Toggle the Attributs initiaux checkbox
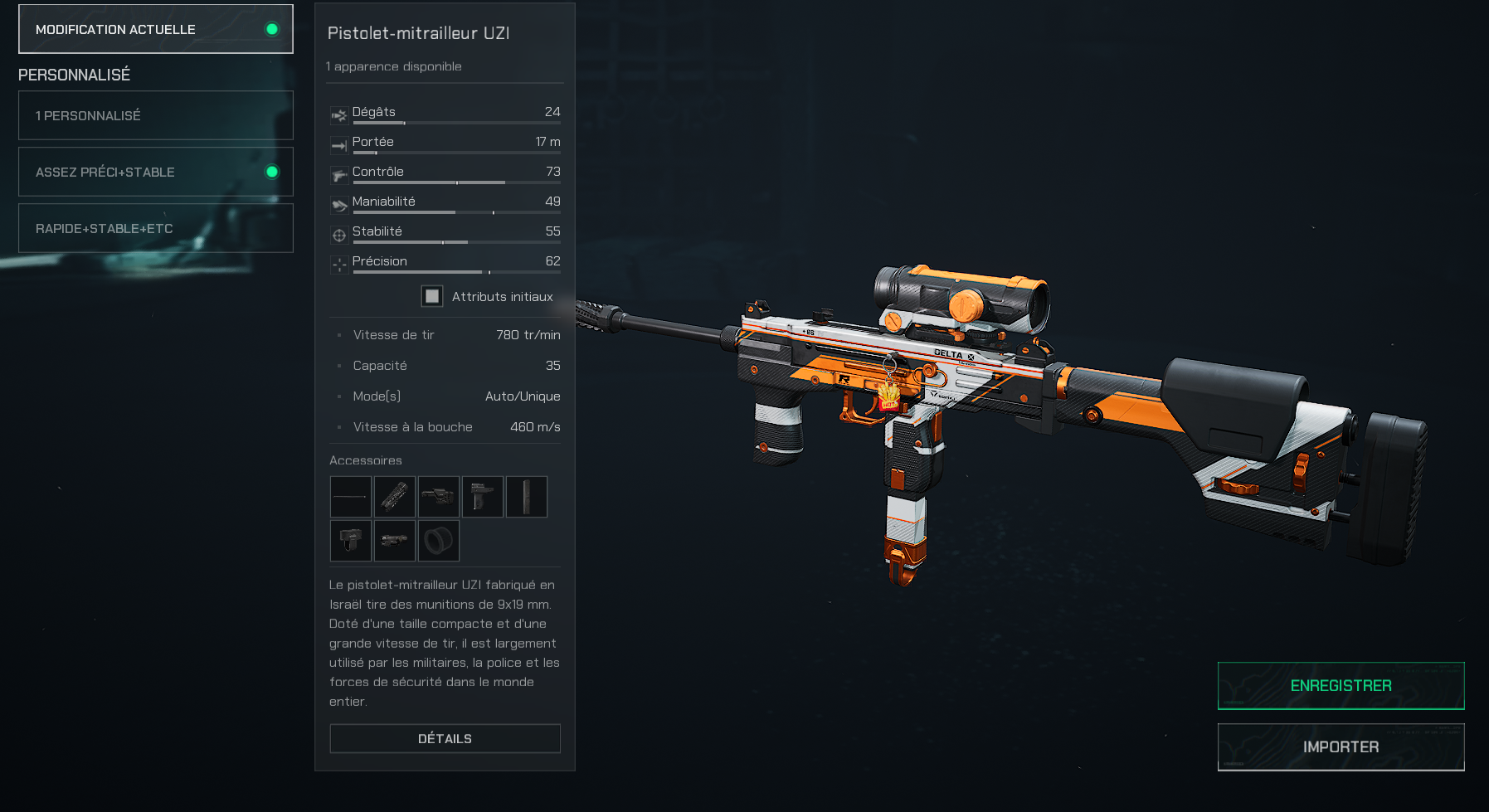1489x812 pixels. tap(431, 296)
